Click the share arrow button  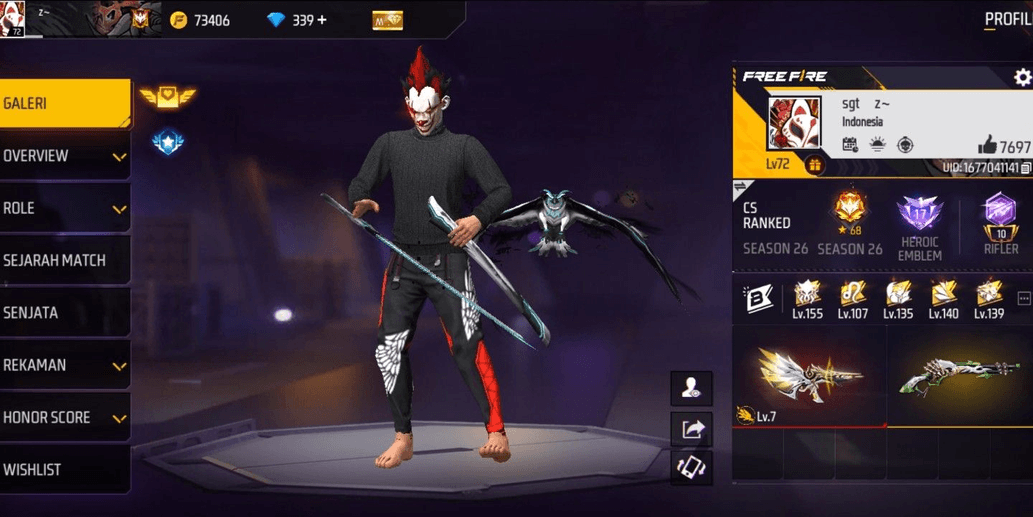click(x=692, y=429)
